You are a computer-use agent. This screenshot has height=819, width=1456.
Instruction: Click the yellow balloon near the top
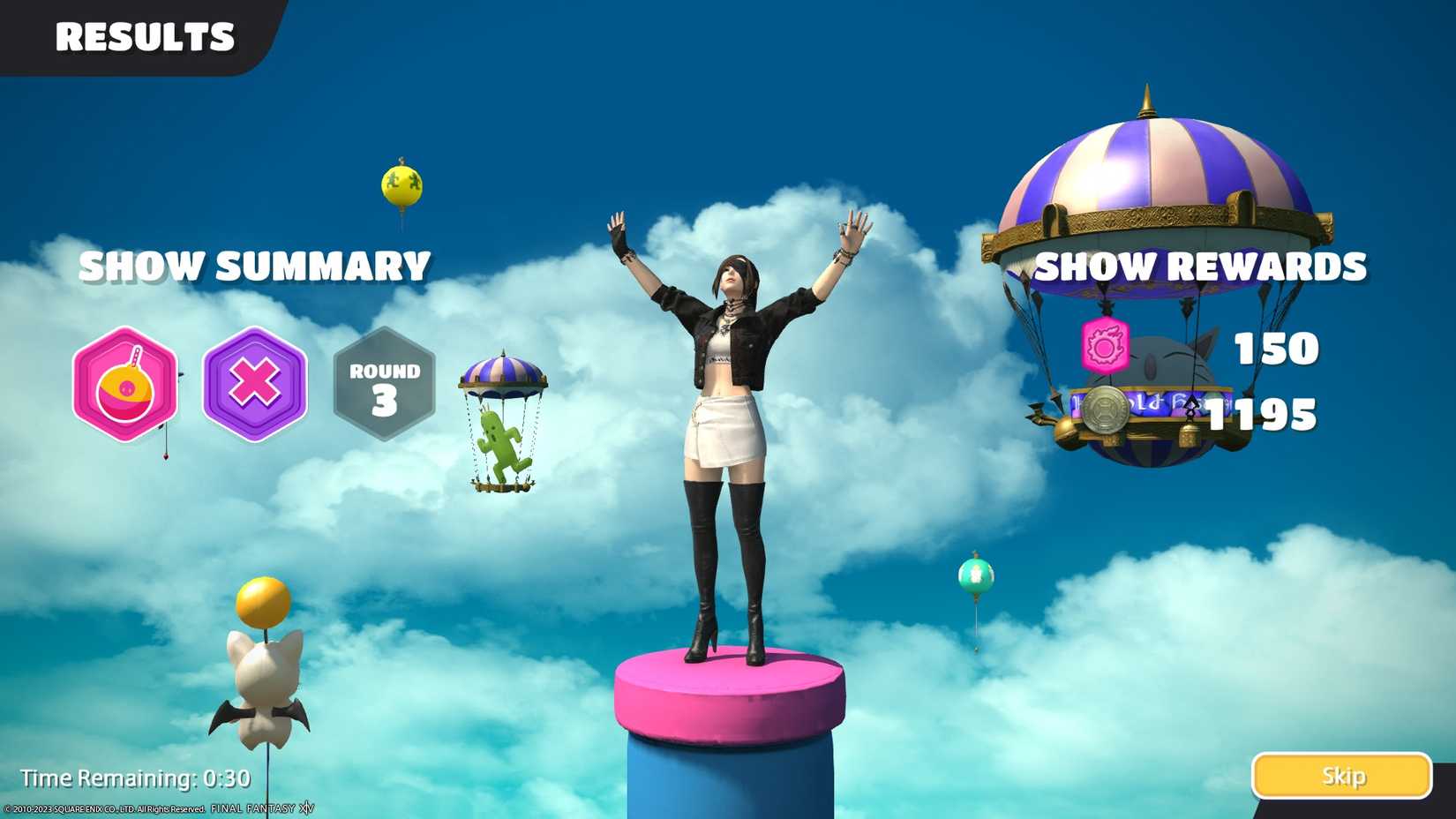click(x=402, y=186)
